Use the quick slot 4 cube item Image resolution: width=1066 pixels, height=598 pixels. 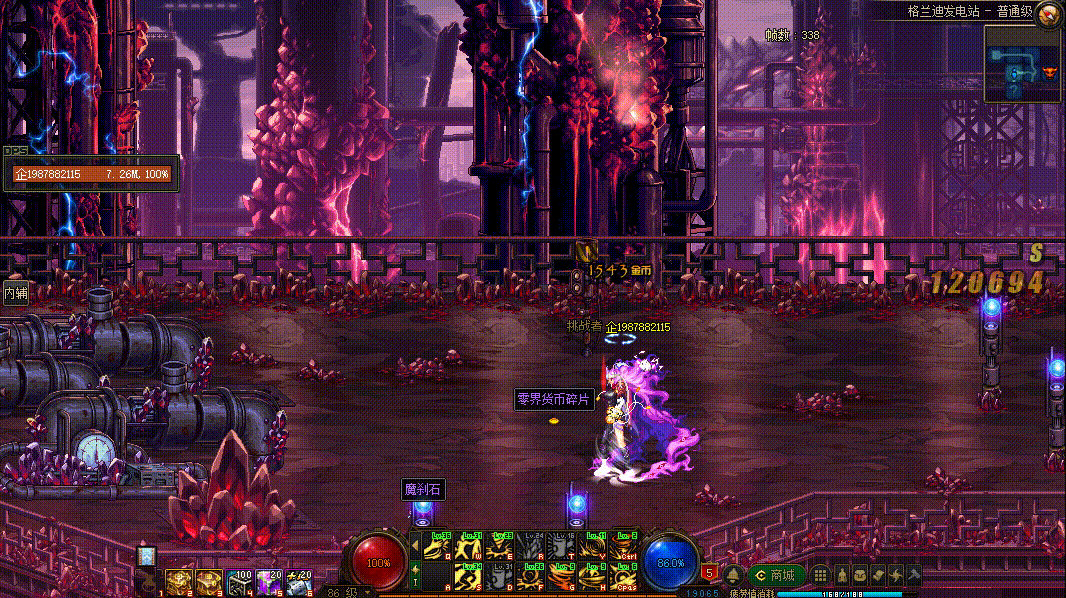(239, 581)
